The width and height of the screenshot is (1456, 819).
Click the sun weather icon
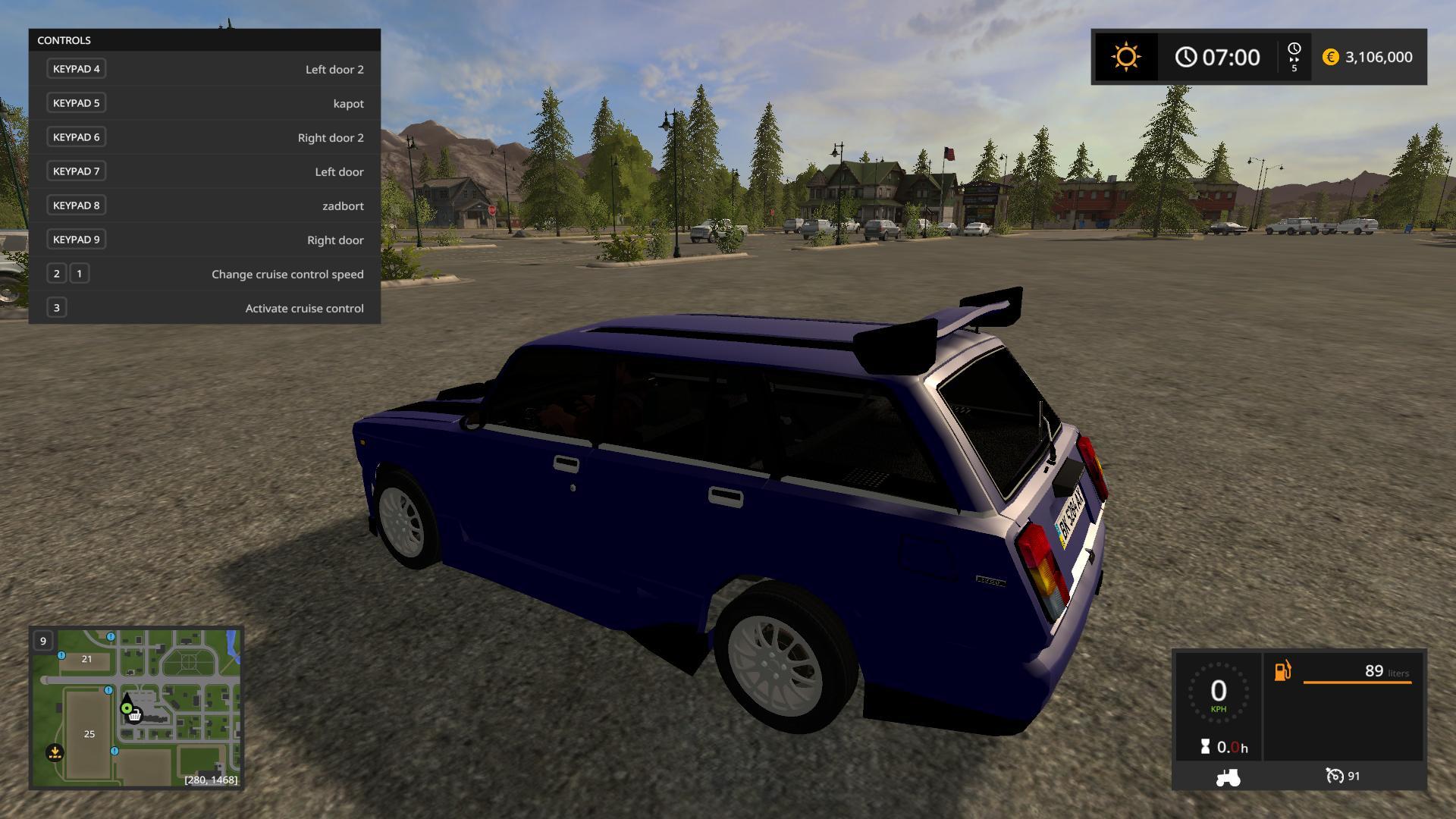click(1125, 57)
